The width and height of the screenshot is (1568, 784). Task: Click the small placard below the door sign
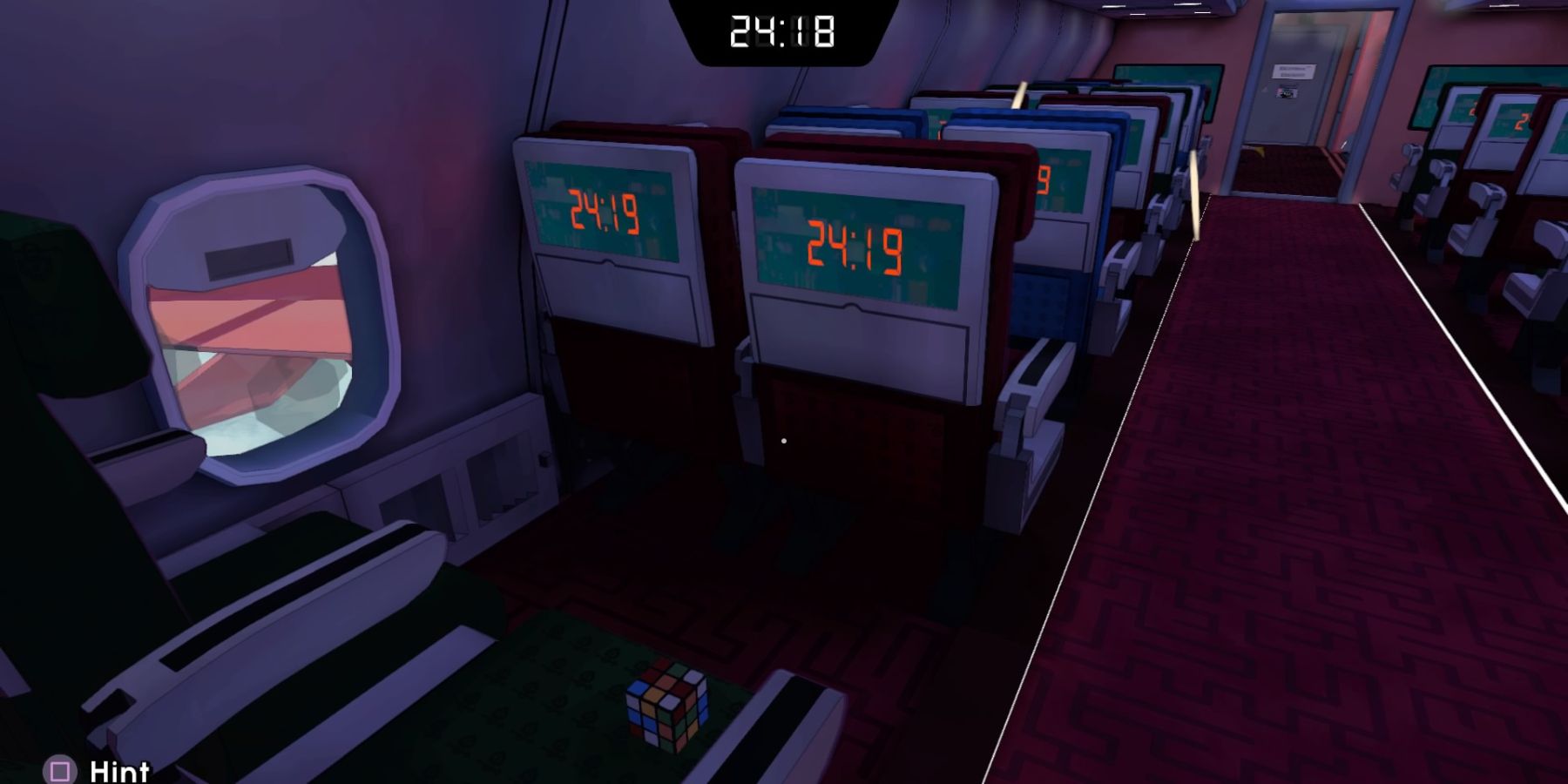coord(1287,91)
